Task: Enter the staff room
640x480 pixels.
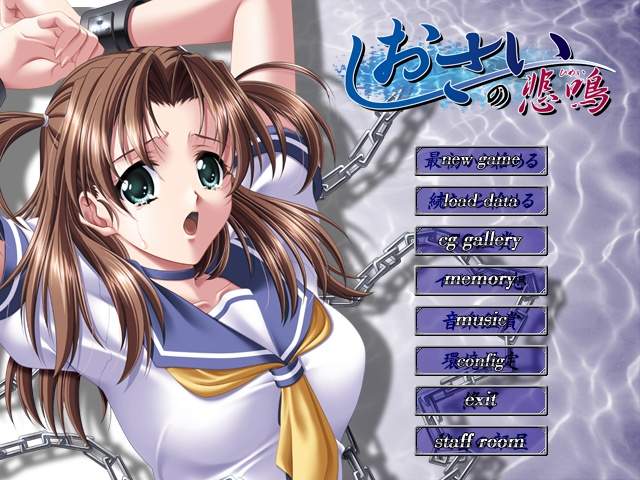Action: (x=481, y=440)
